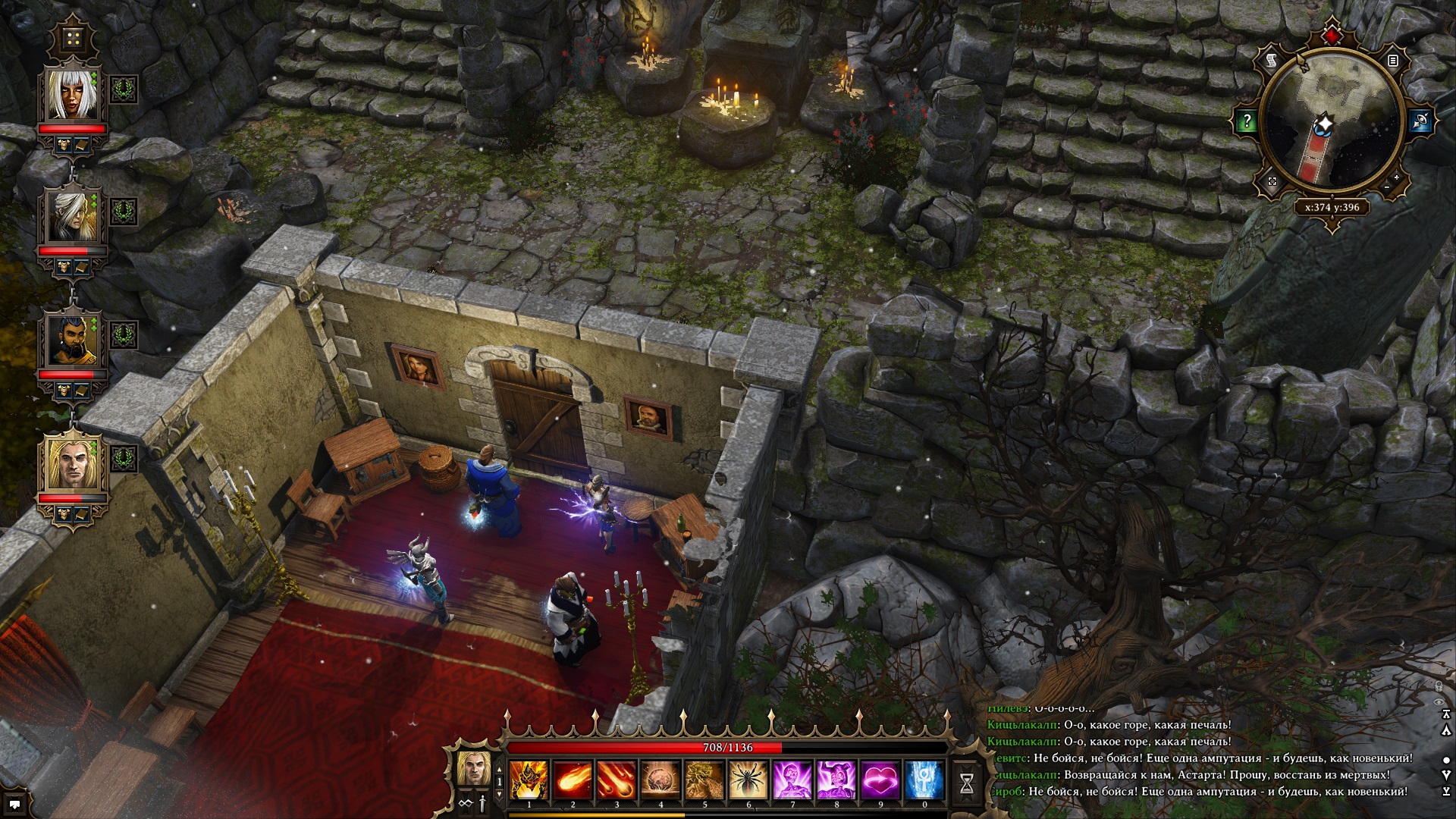Select the white-haired dark-skinned woman's portrait

73,94
